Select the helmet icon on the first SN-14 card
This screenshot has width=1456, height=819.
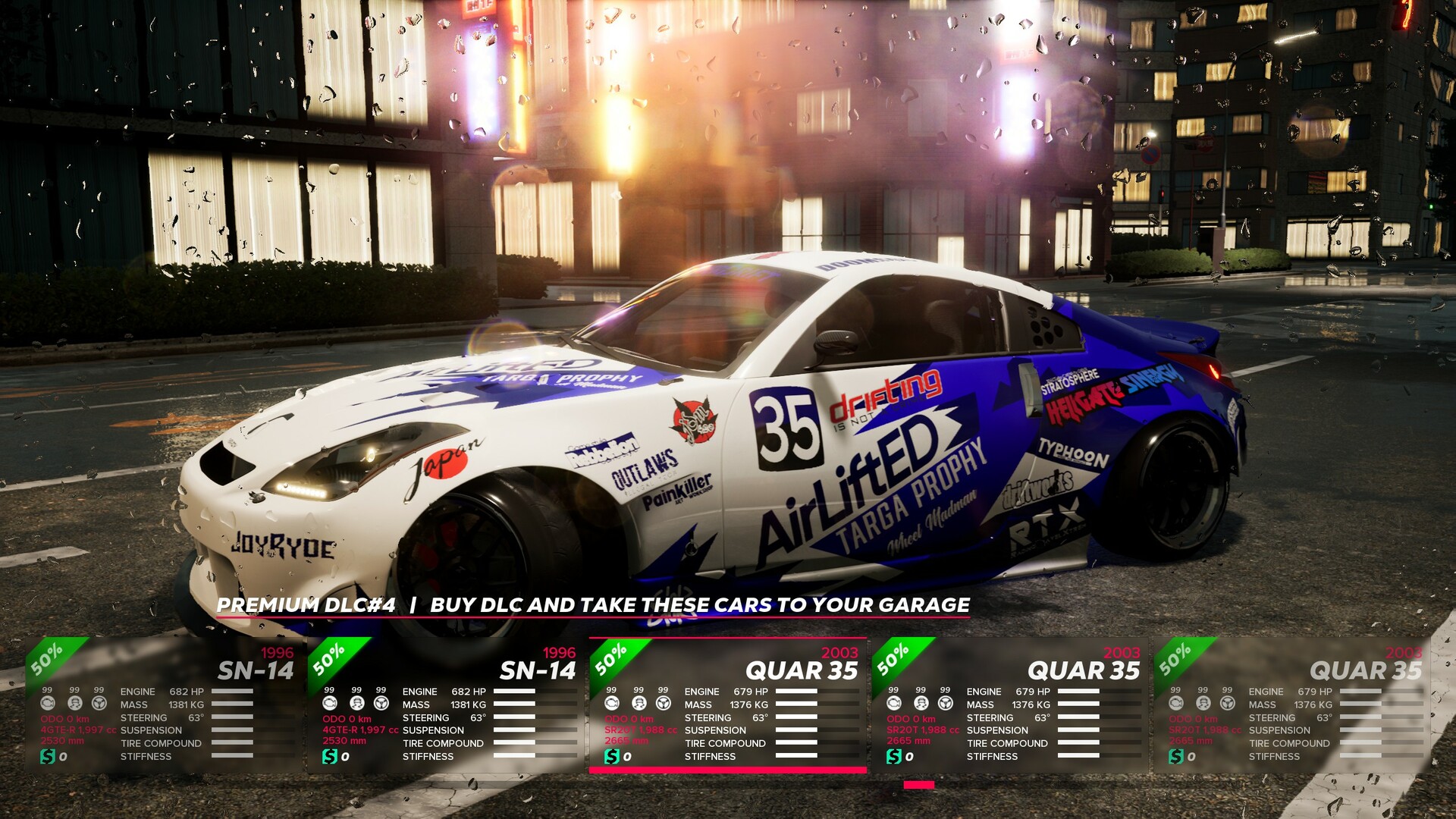pyautogui.click(x=75, y=704)
